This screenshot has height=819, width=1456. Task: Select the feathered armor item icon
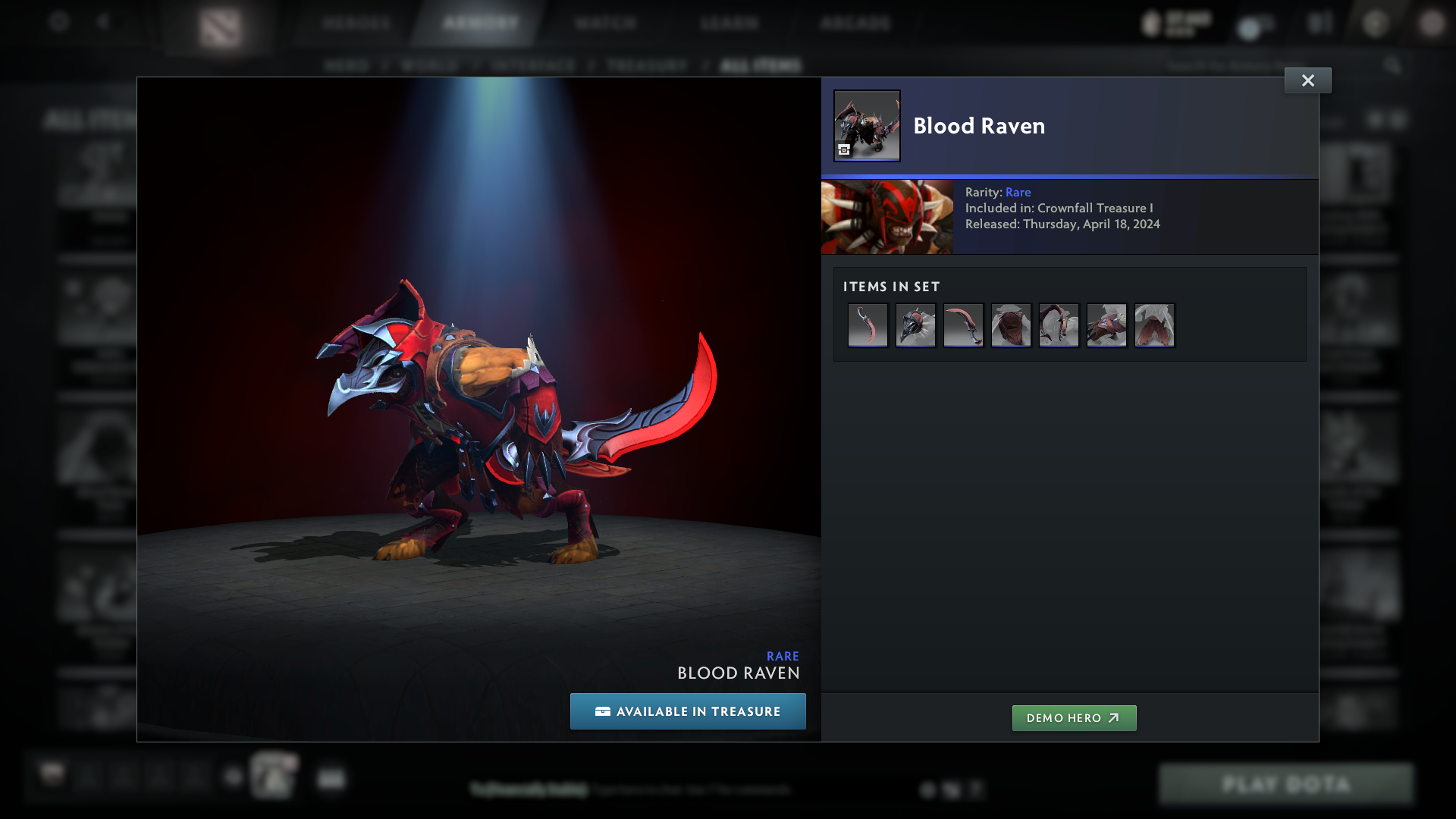point(1011,325)
